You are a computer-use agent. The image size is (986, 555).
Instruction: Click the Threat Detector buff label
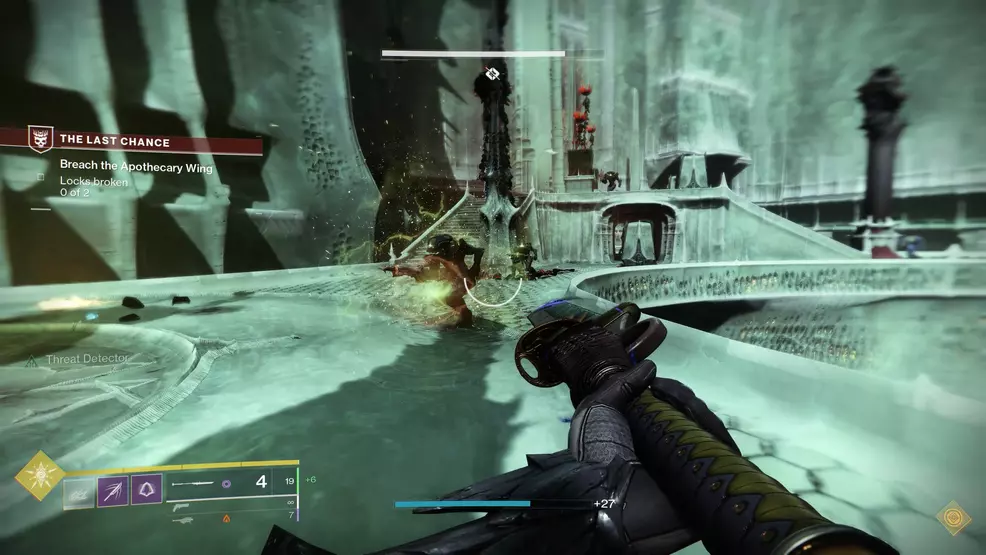tap(88, 357)
